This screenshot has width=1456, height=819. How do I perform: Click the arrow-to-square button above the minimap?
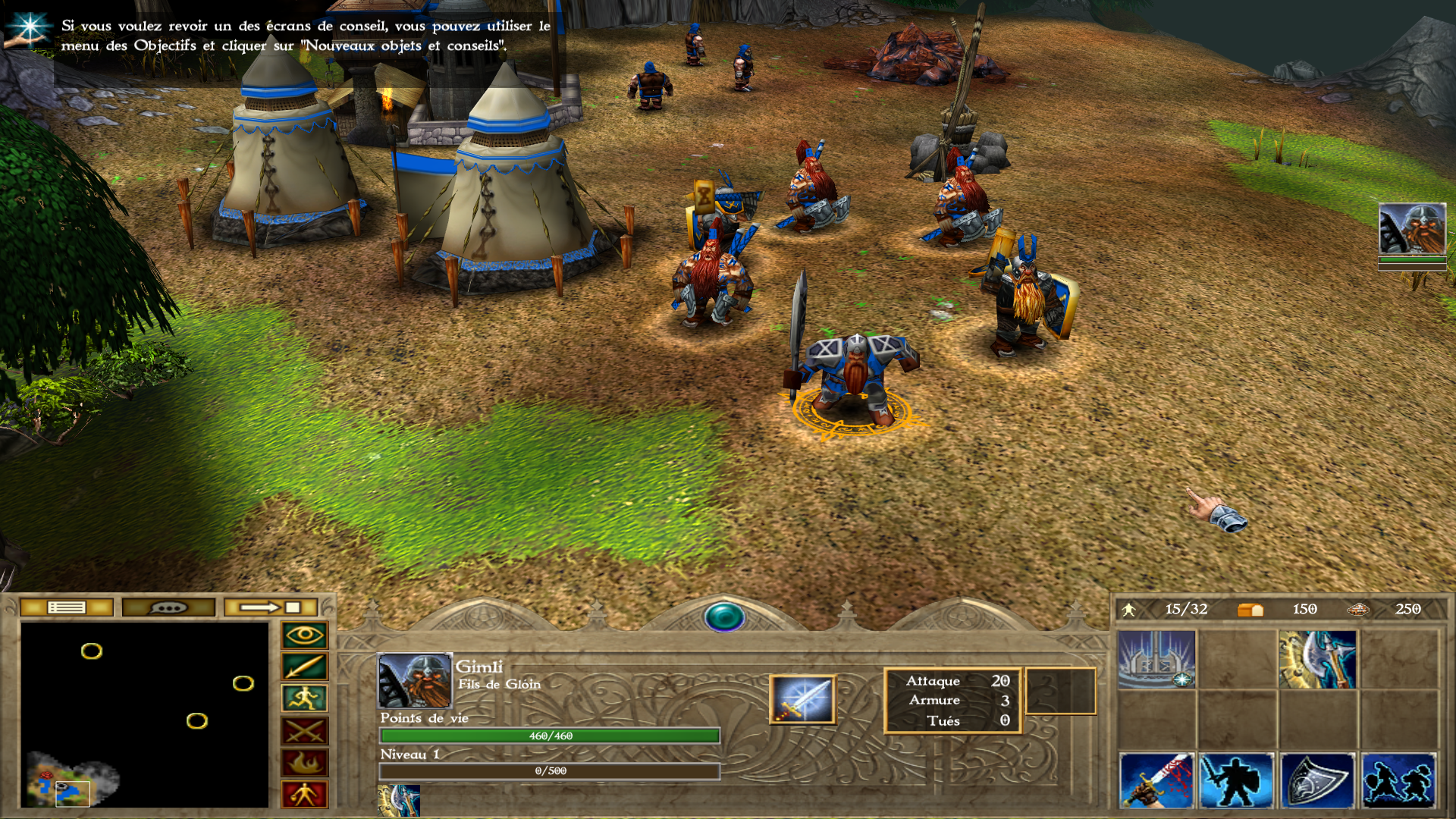[271, 607]
